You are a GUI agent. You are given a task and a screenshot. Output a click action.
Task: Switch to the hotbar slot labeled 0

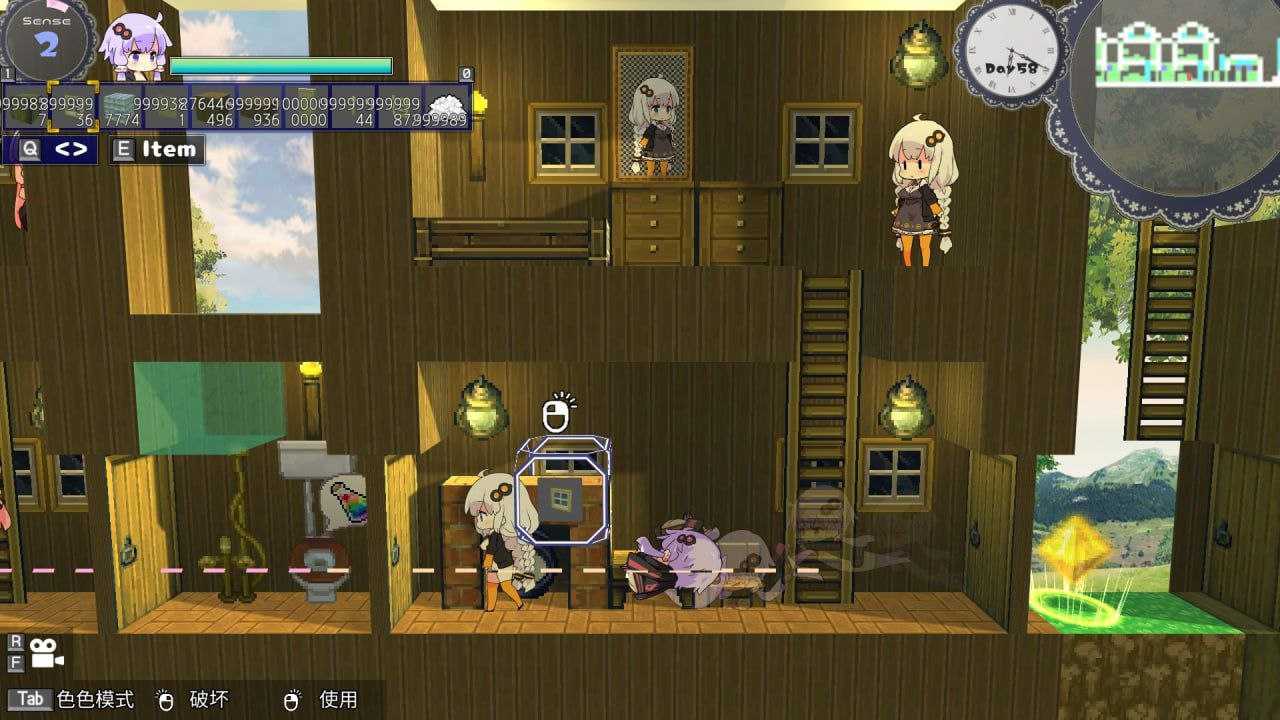click(x=466, y=73)
